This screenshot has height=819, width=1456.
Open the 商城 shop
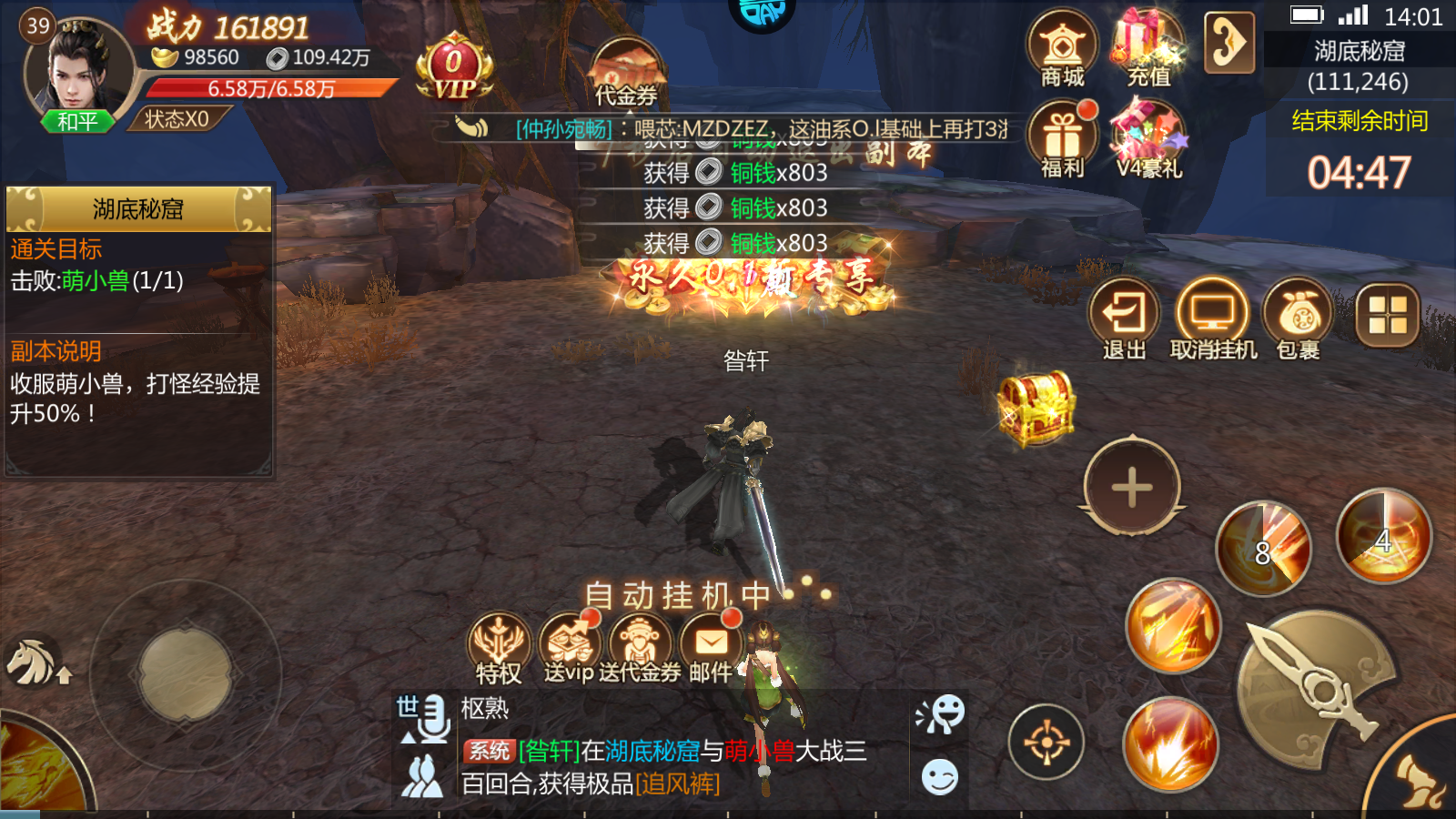point(1062,48)
